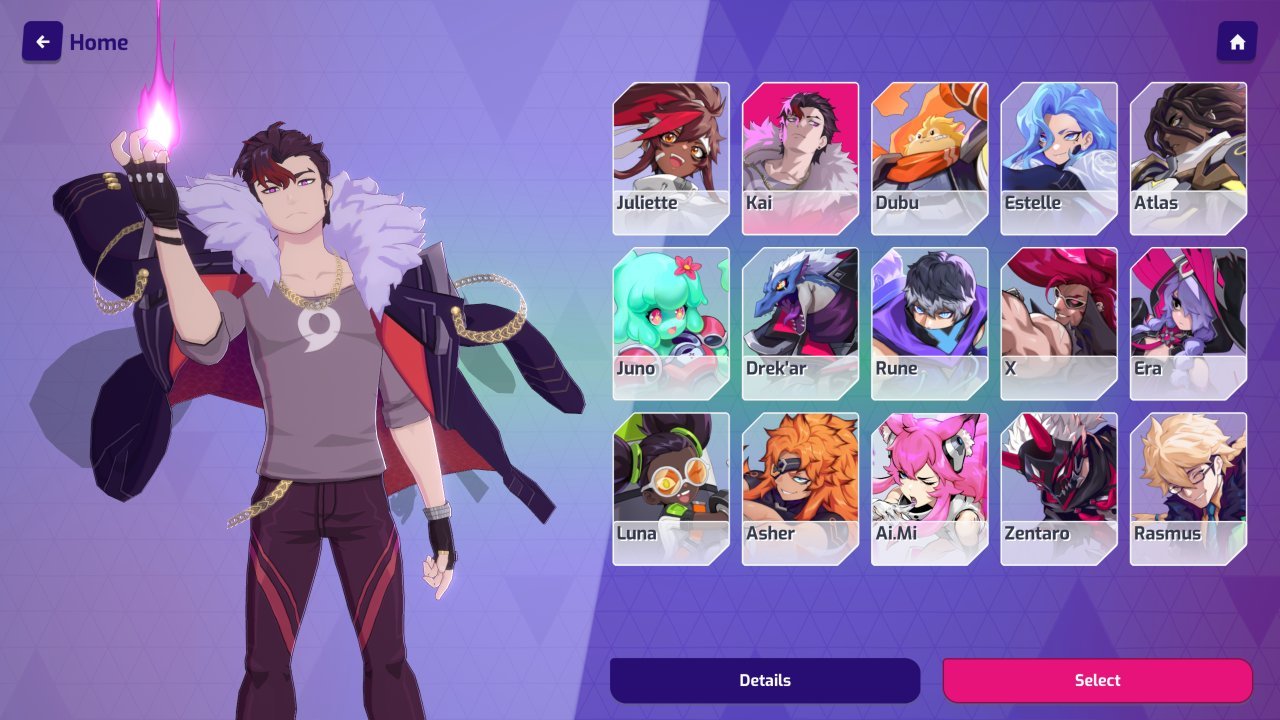Viewport: 1280px width, 720px height.
Task: Choose the Atlas character card
Action: tap(1188, 158)
